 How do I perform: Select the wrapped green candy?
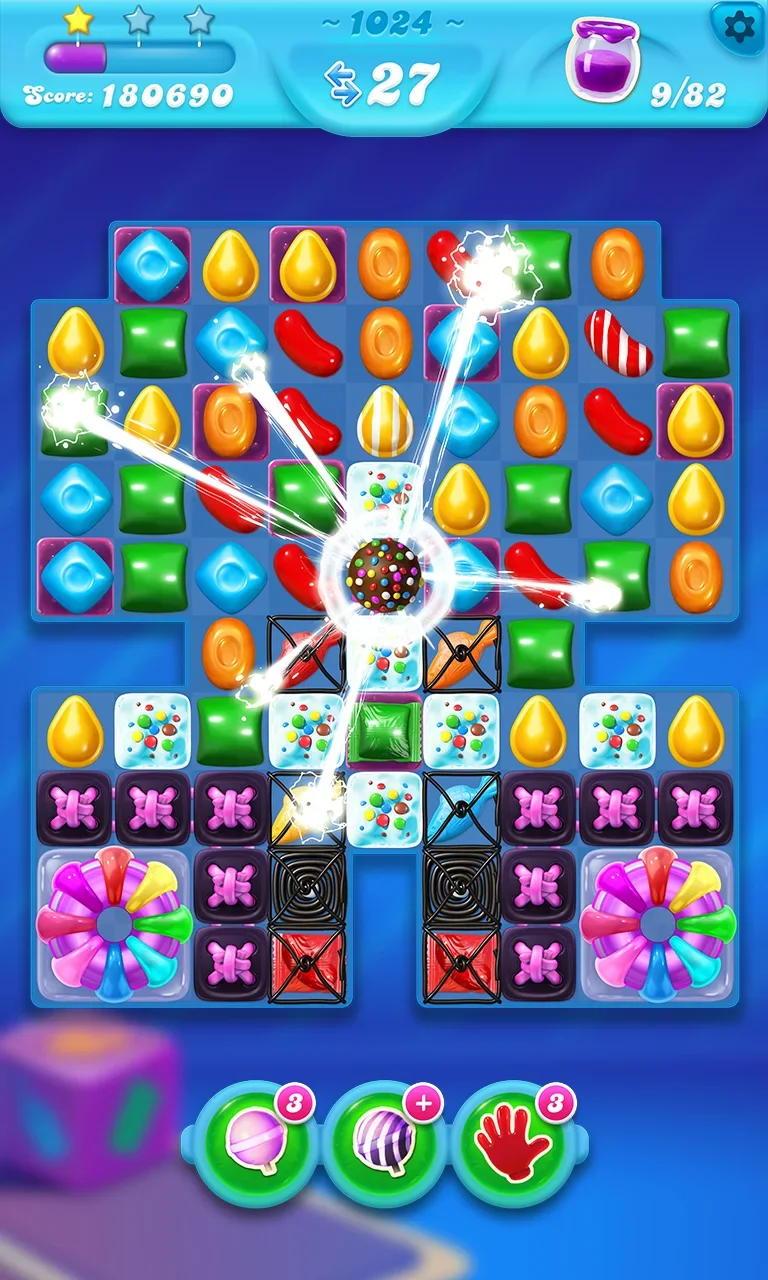click(385, 729)
